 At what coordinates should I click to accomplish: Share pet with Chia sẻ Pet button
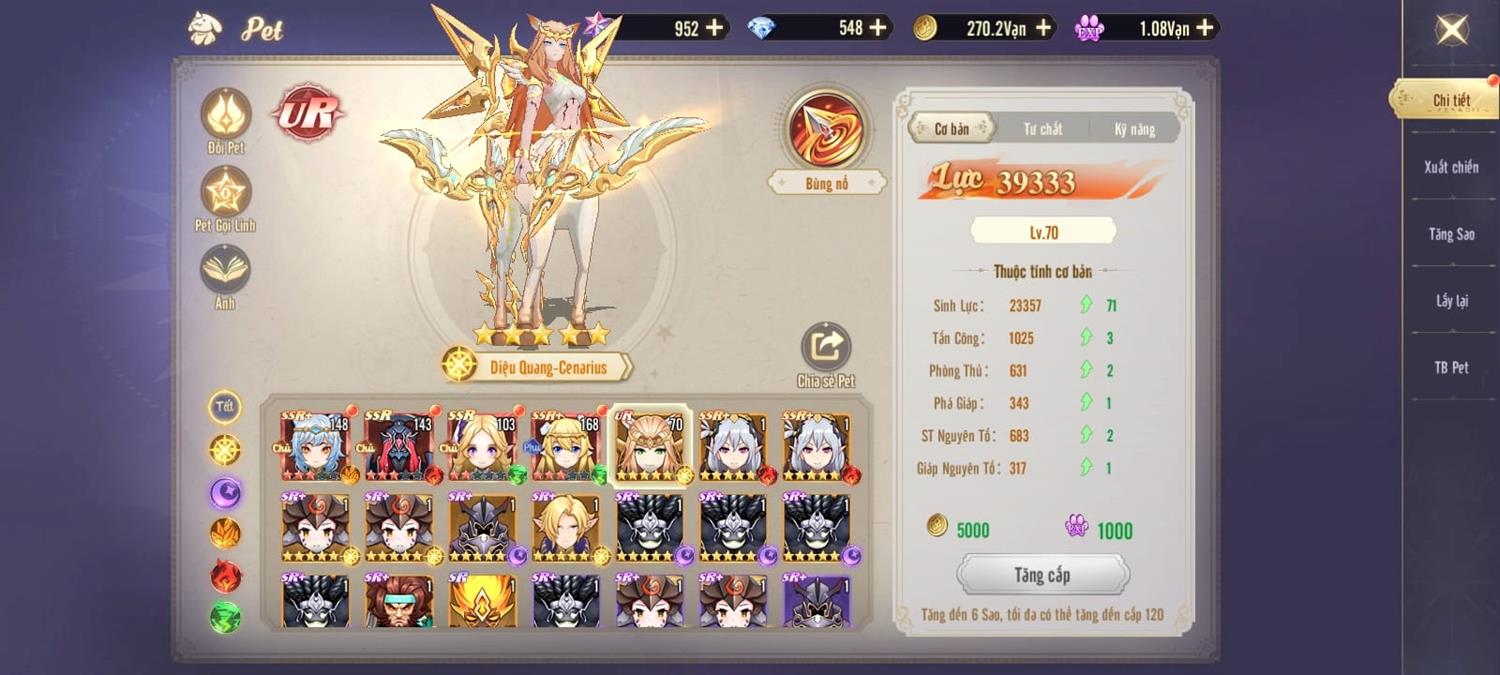(x=826, y=348)
